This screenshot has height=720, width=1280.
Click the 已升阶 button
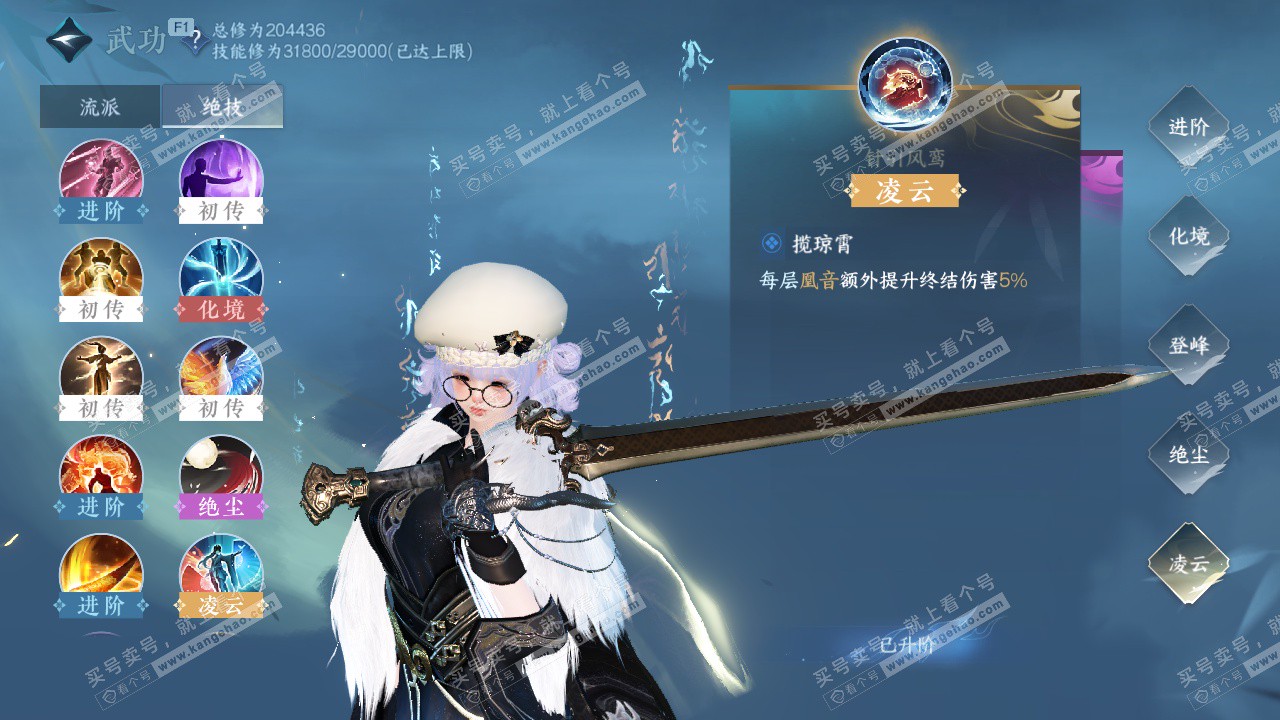(x=905, y=645)
